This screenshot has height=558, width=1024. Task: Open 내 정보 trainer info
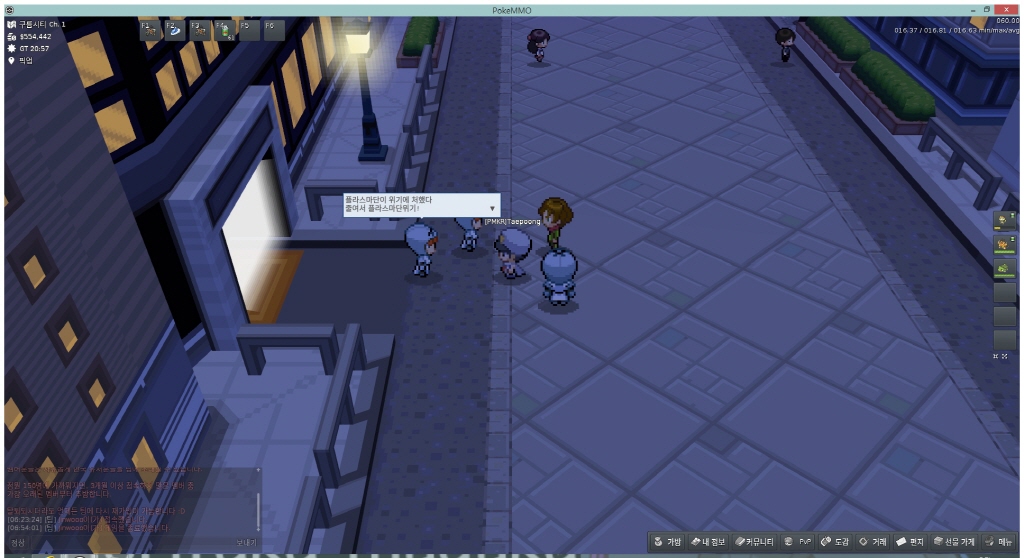[x=709, y=541]
